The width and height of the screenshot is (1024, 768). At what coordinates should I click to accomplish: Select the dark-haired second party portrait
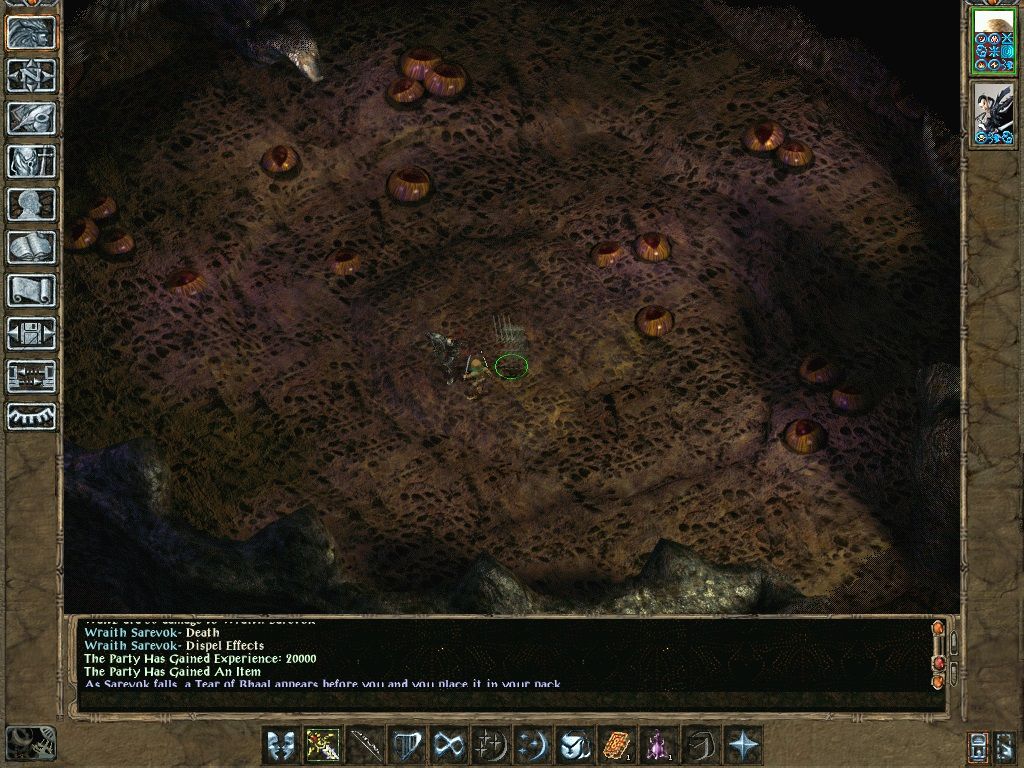(994, 115)
